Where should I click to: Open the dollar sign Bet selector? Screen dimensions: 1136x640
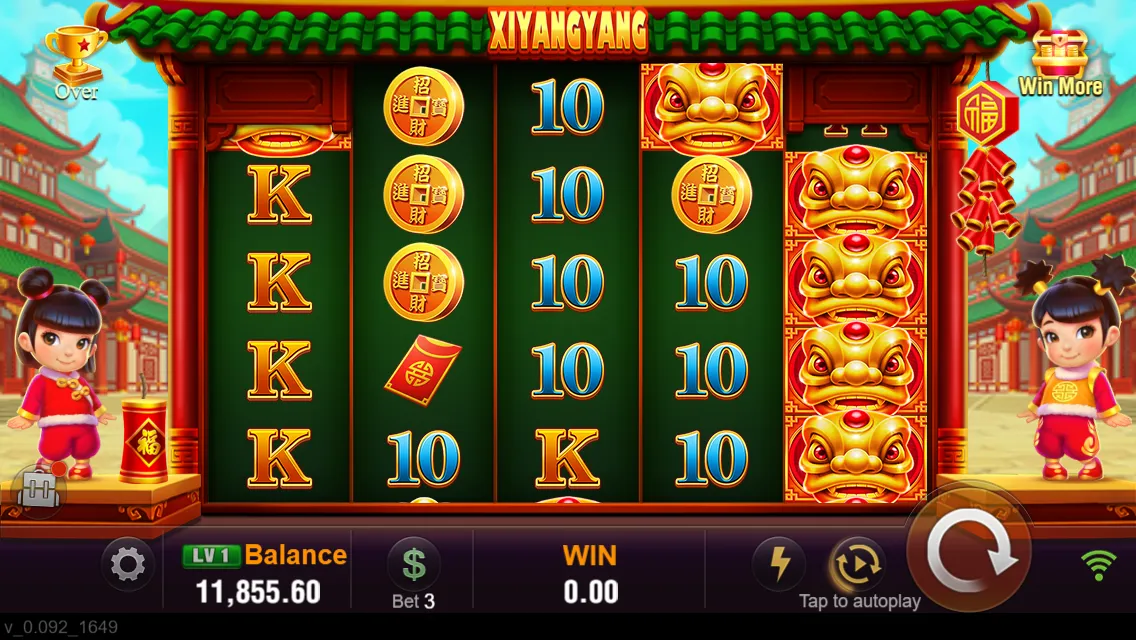point(413,565)
